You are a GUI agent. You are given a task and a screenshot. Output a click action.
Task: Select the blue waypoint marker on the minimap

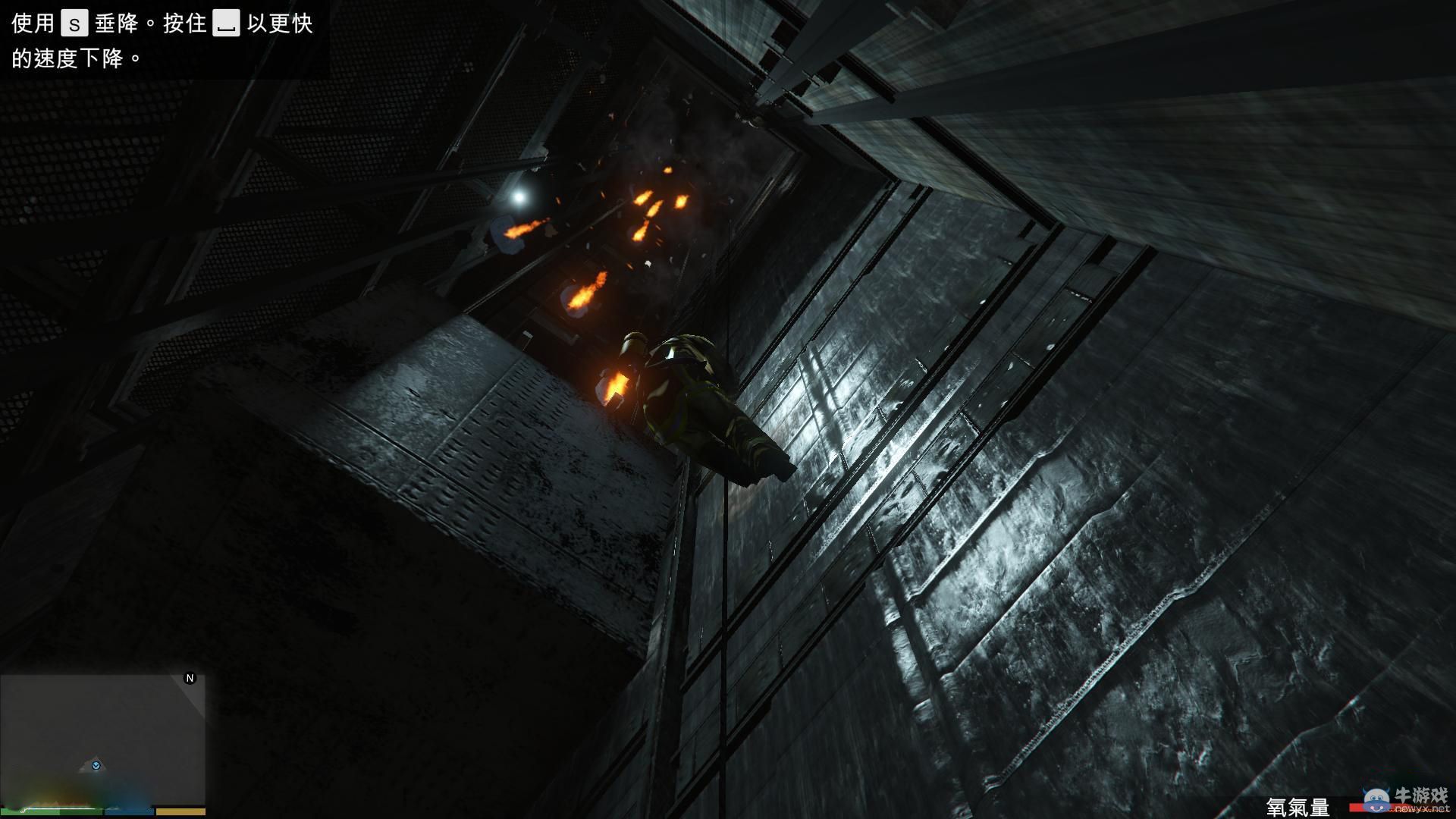pos(96,766)
